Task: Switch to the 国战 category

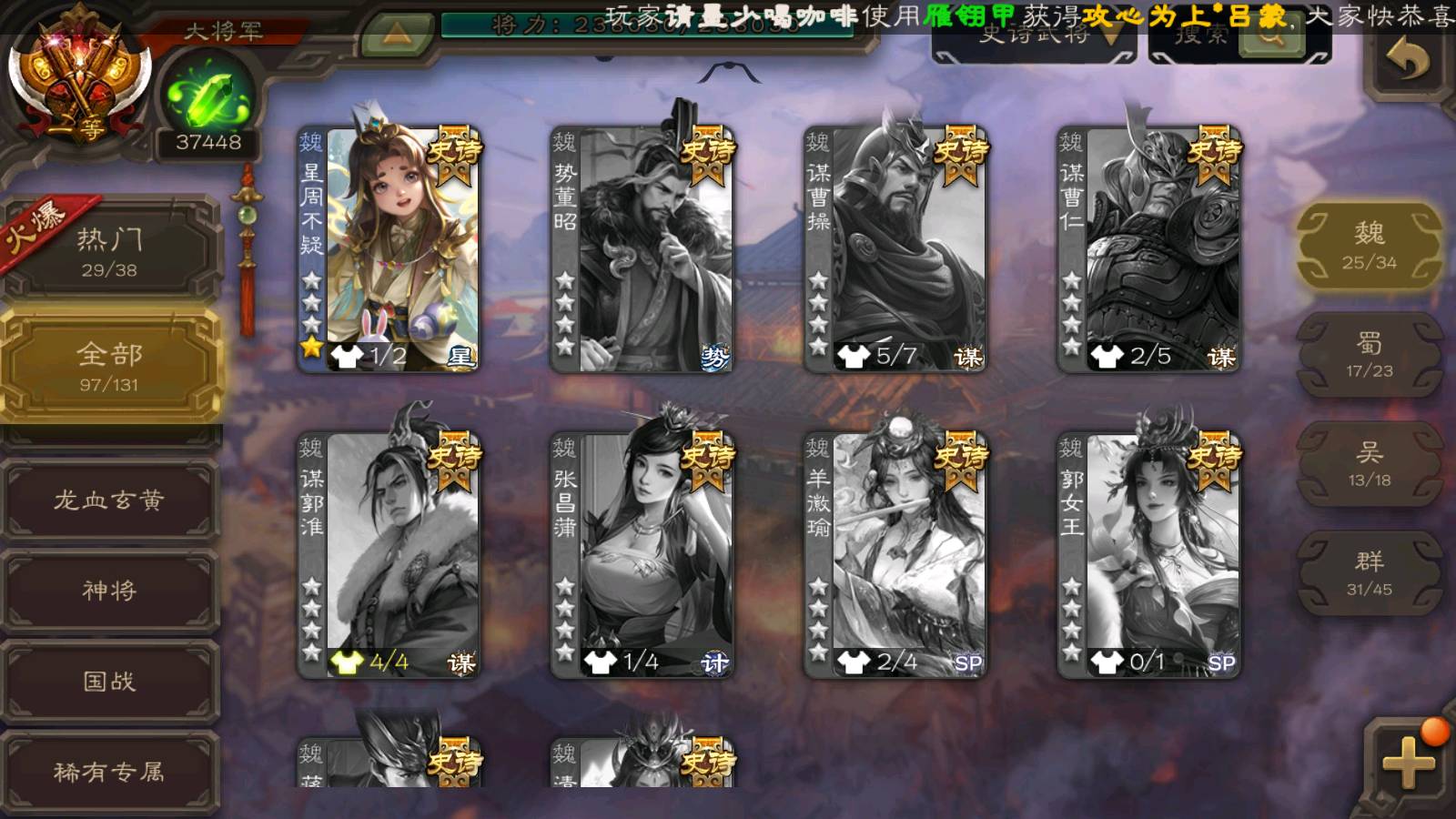Action: pos(109,681)
